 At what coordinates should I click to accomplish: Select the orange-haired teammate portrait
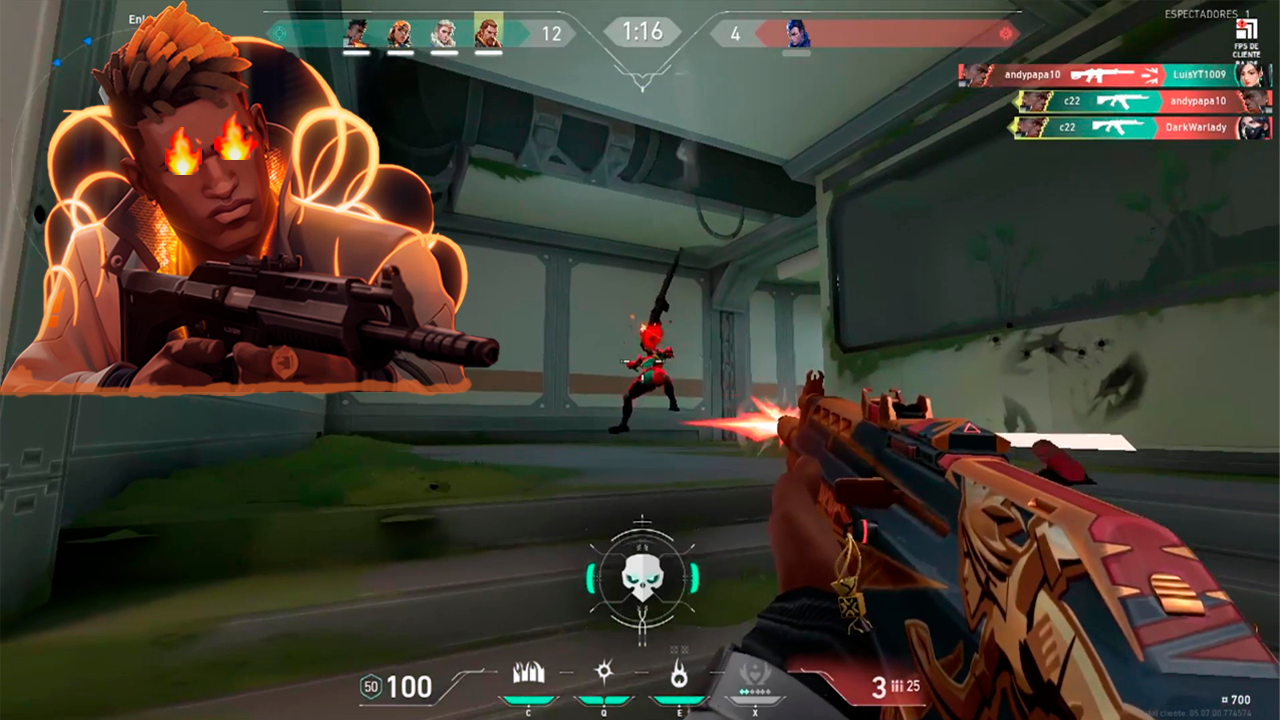tap(399, 34)
